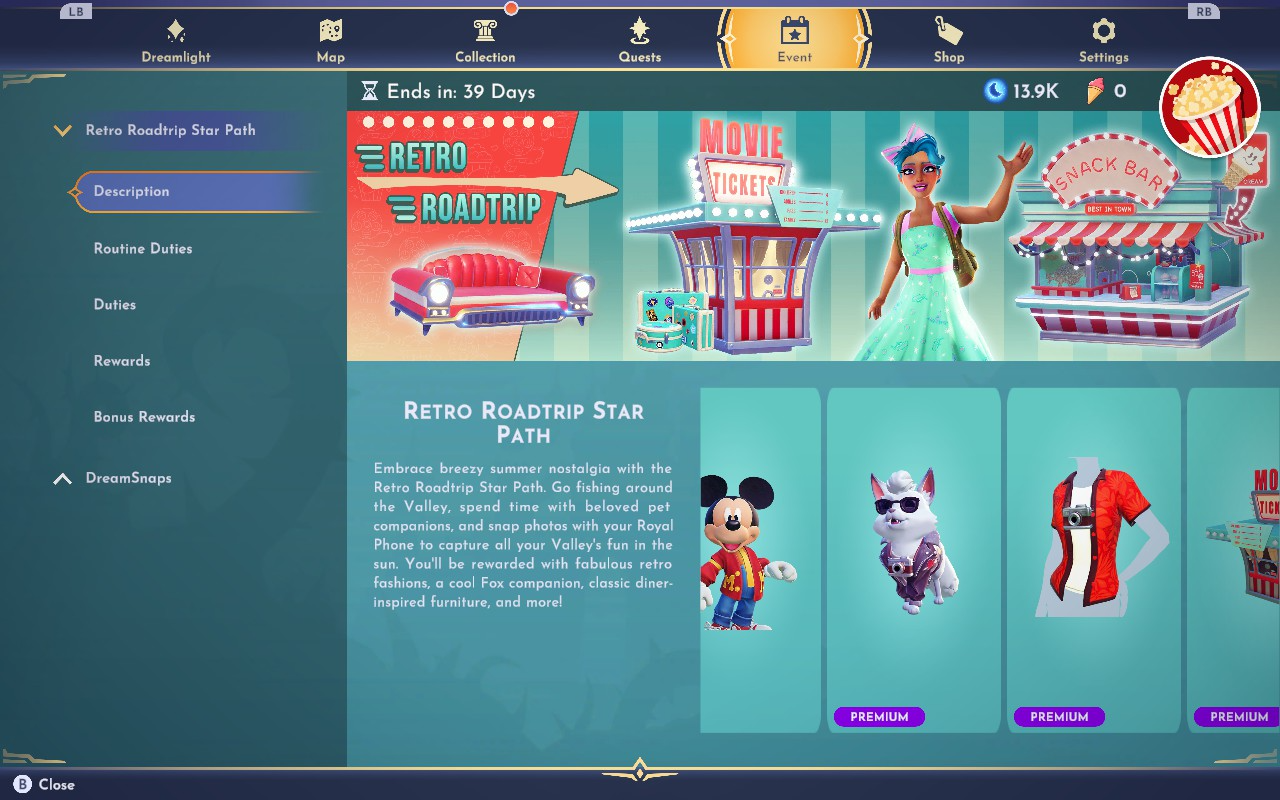This screenshot has height=800, width=1280.
Task: Open Bonus Rewards
Action: point(144,416)
